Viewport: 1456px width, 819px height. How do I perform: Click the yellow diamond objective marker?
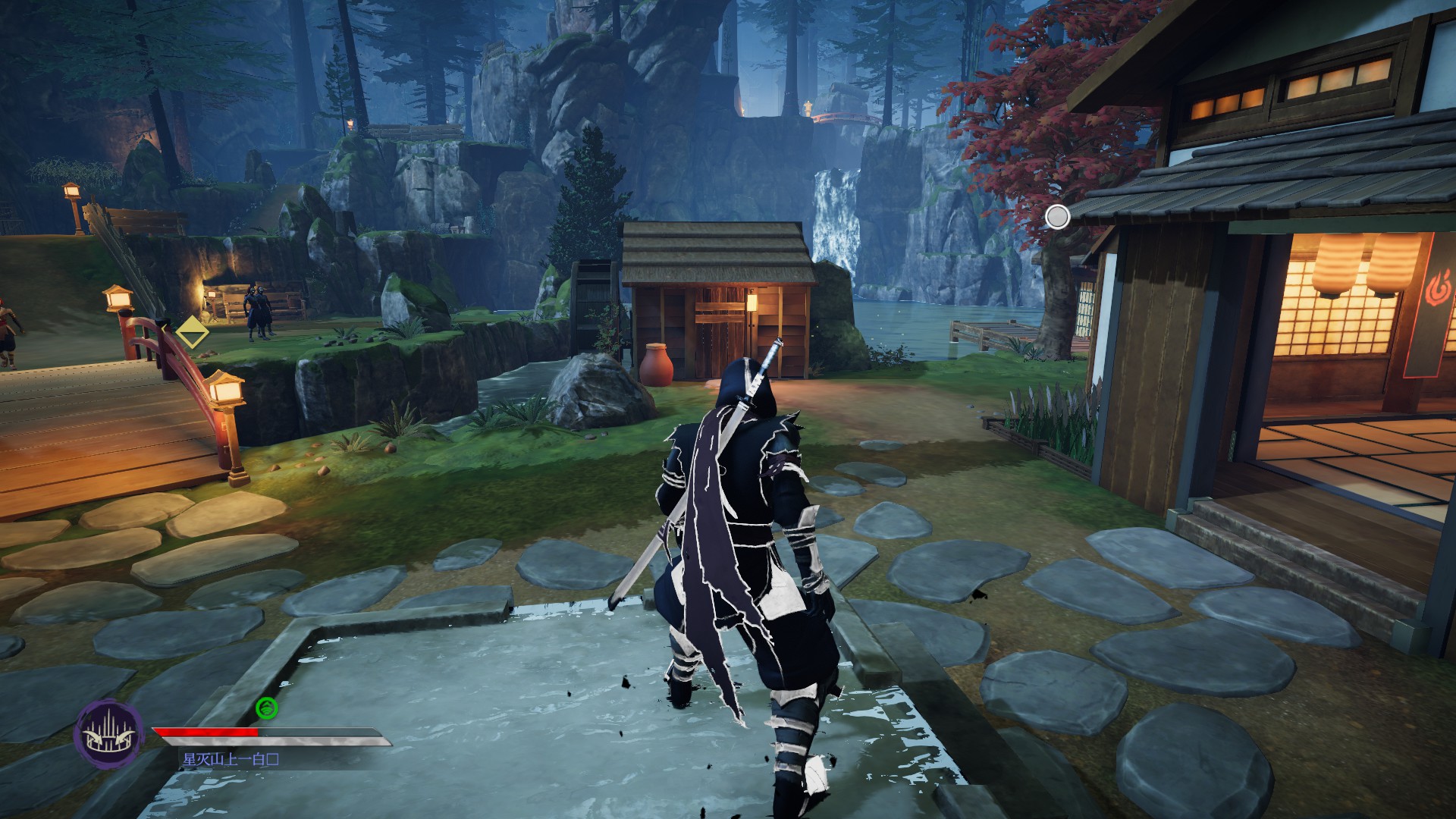(193, 333)
